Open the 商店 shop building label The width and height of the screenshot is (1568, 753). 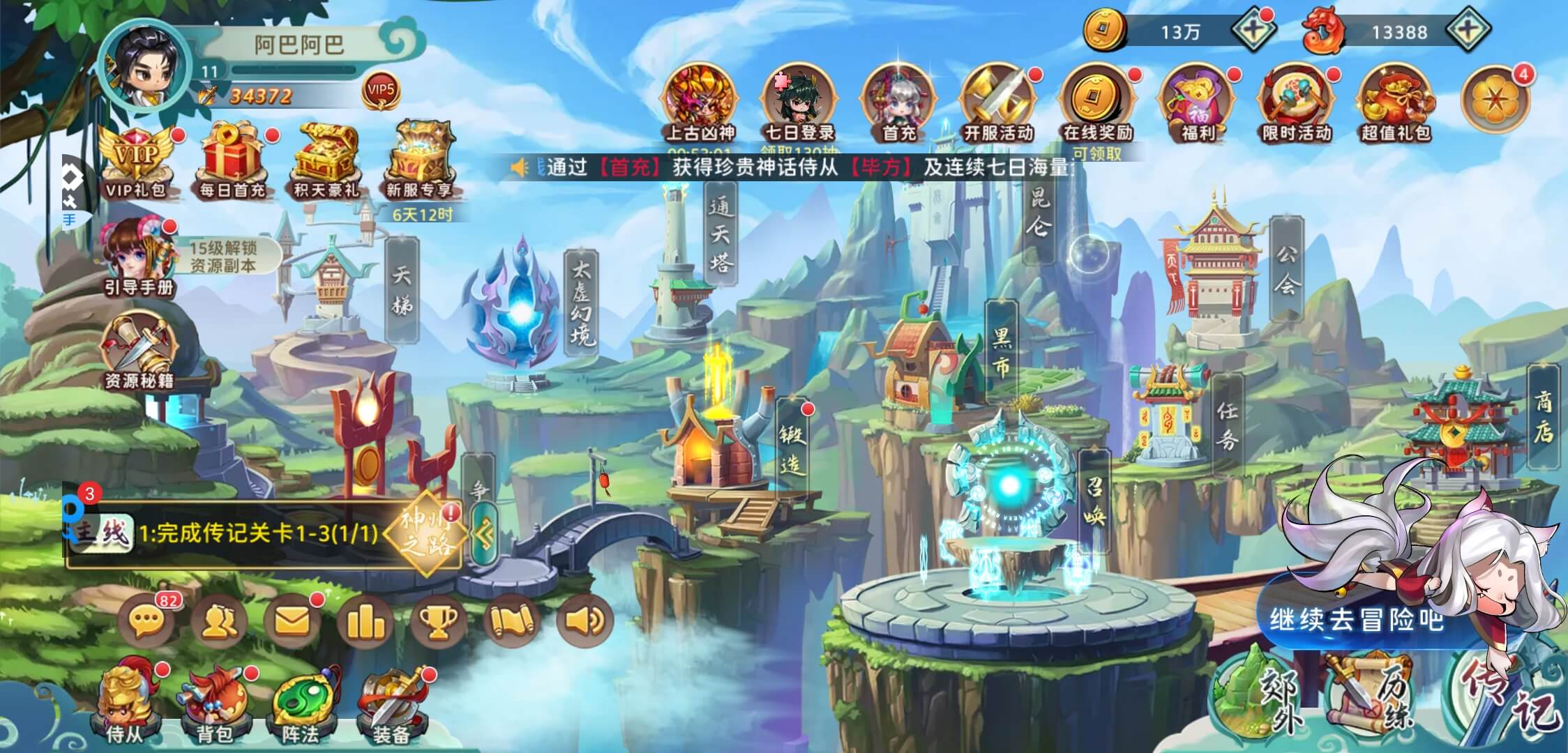pyautogui.click(x=1543, y=416)
